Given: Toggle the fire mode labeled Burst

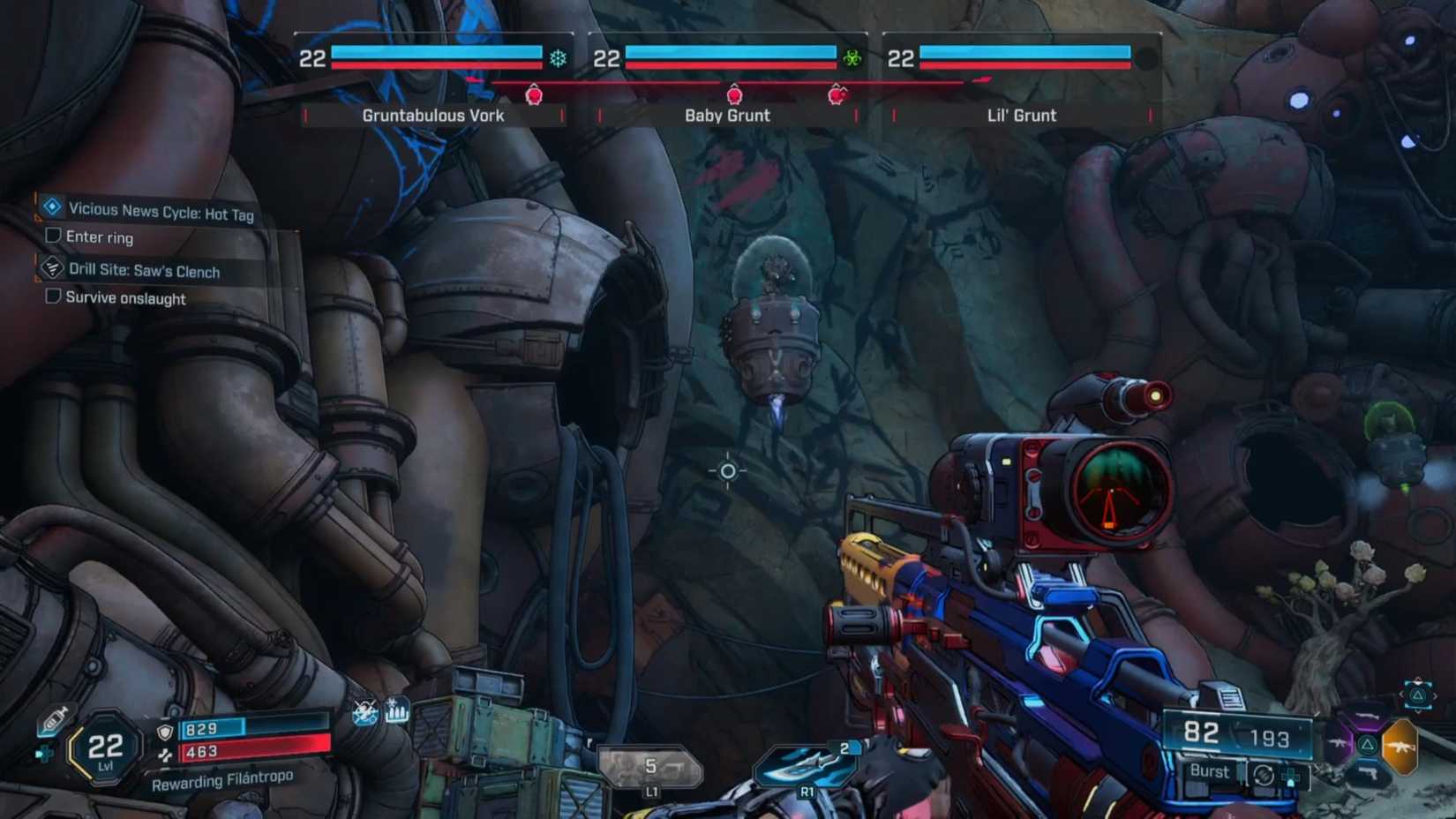Looking at the screenshot, I should click(1209, 770).
